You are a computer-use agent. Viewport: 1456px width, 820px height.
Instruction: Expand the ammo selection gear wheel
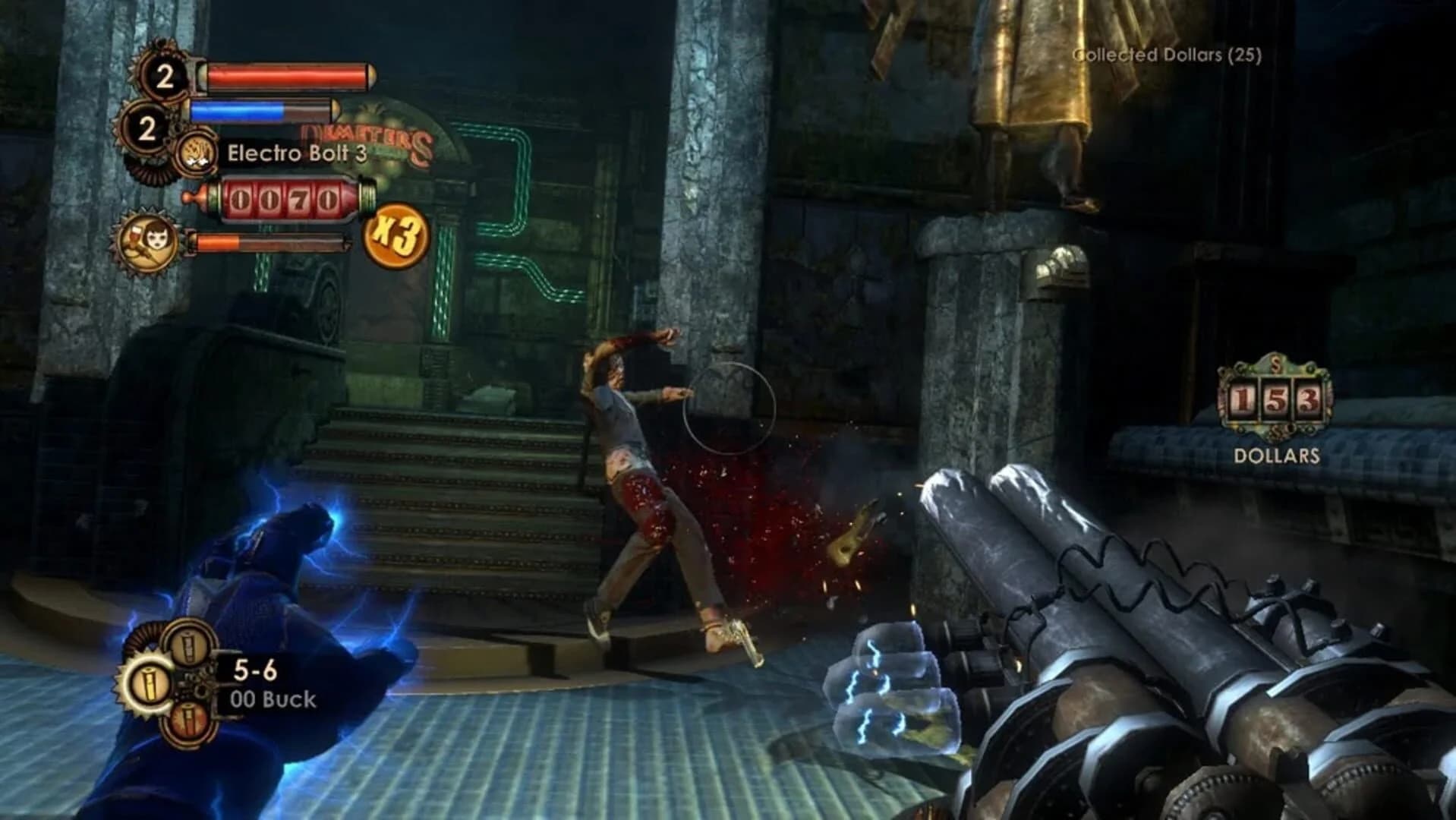point(149,683)
